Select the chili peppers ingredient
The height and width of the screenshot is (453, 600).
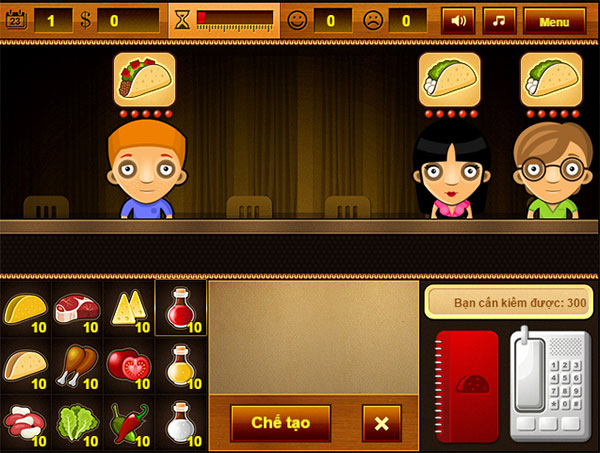(127, 420)
